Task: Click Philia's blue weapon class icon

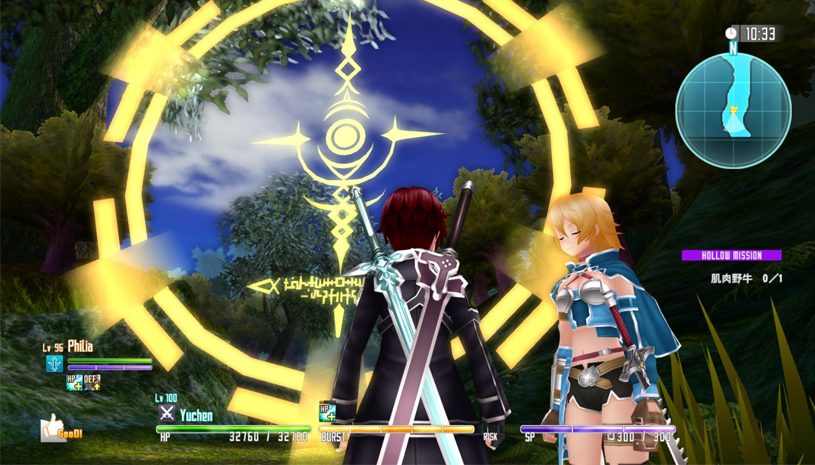Action: (x=54, y=363)
